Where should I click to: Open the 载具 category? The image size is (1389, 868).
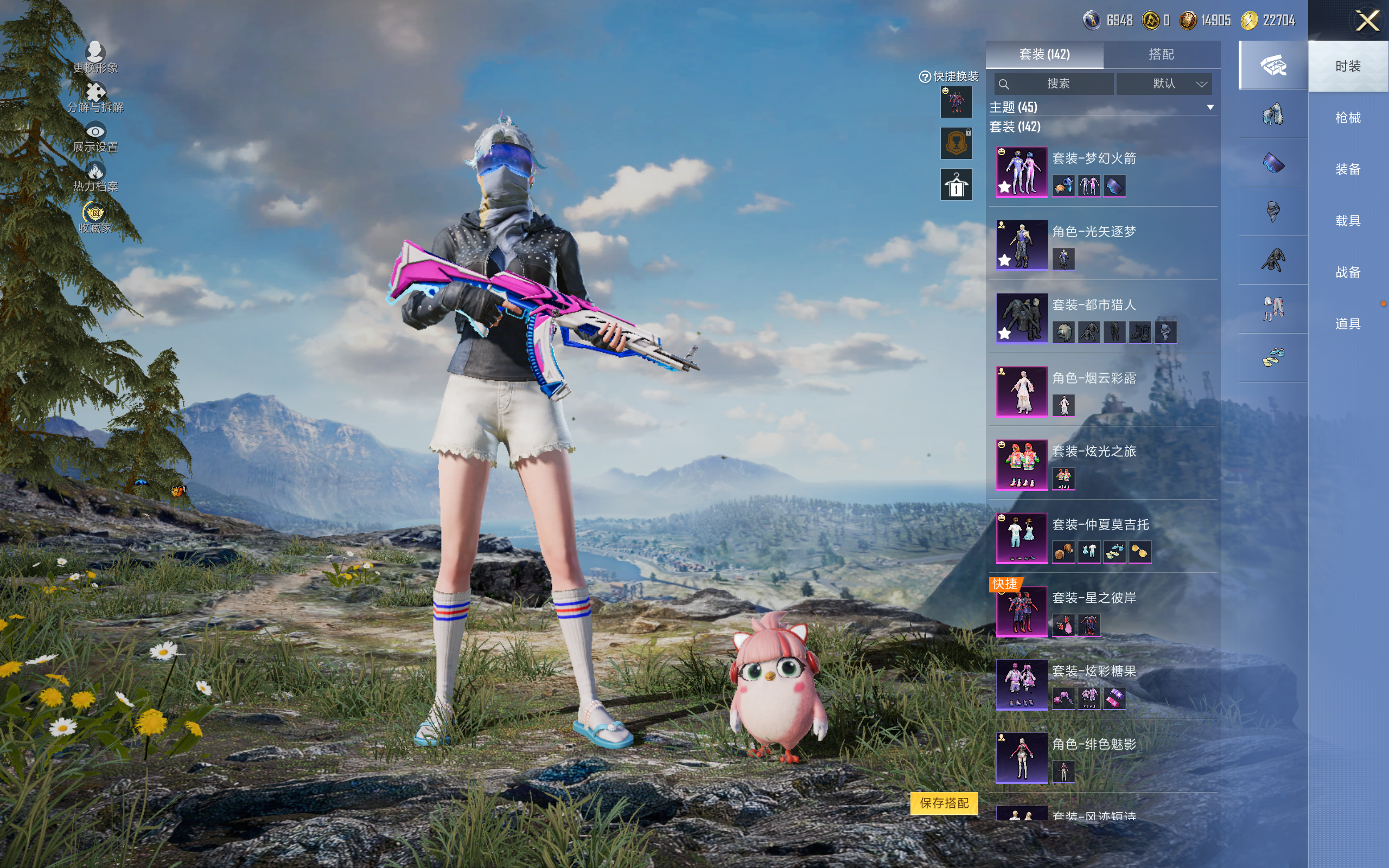1347,221
